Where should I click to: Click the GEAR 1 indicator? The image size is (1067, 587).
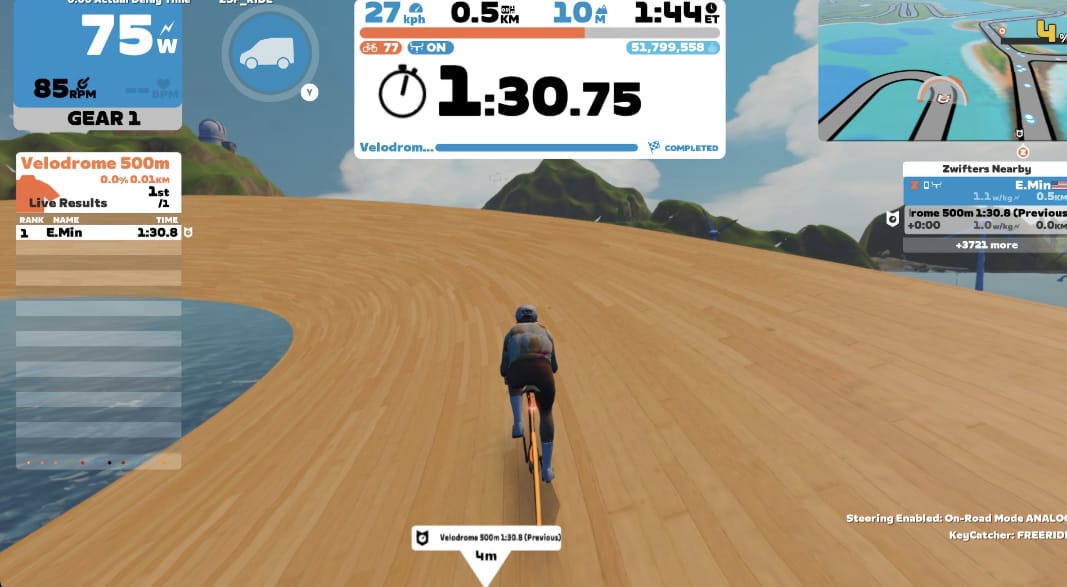click(97, 118)
